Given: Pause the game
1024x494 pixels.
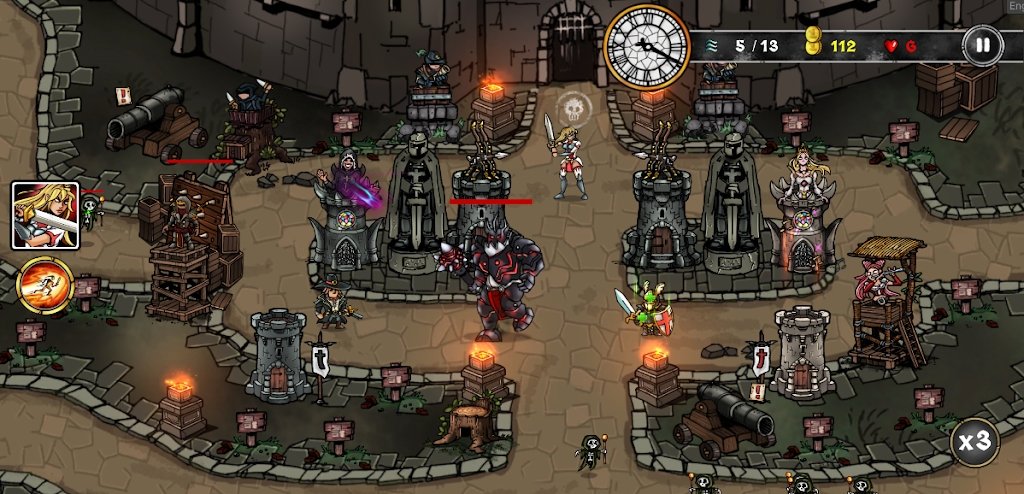Looking at the screenshot, I should [982, 45].
